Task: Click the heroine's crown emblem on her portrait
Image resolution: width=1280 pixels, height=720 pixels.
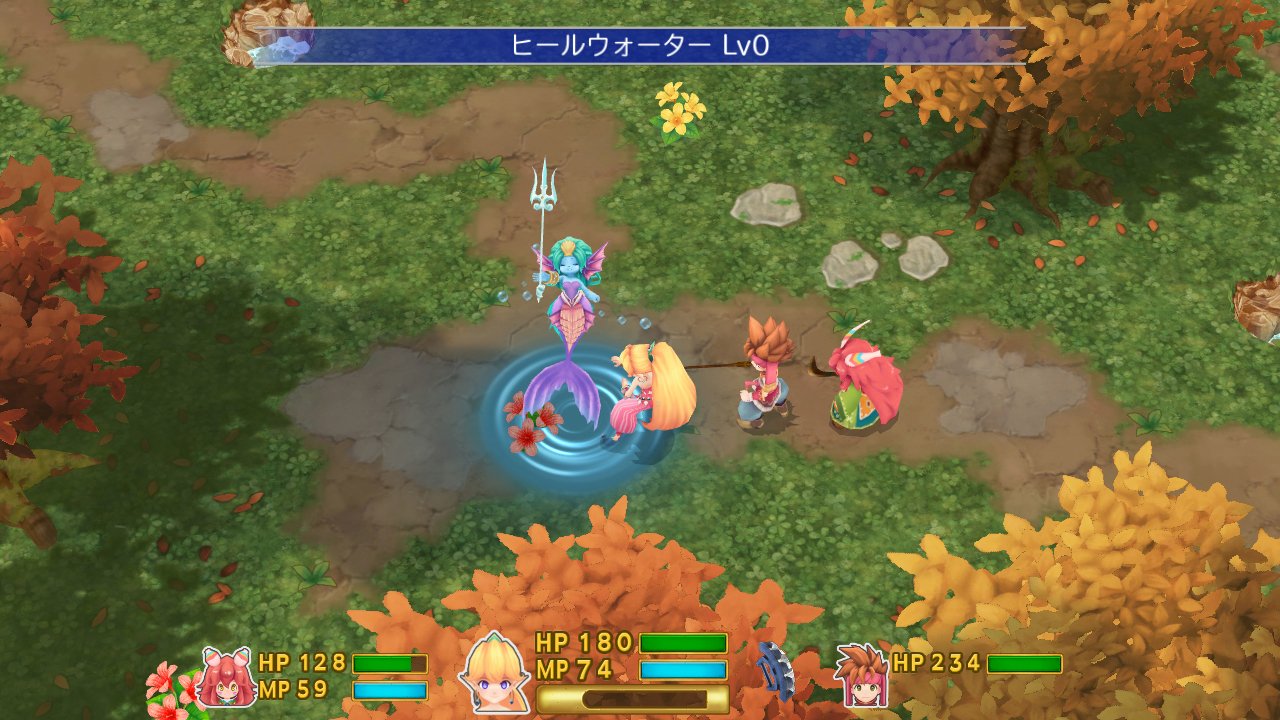Action: [x=493, y=641]
